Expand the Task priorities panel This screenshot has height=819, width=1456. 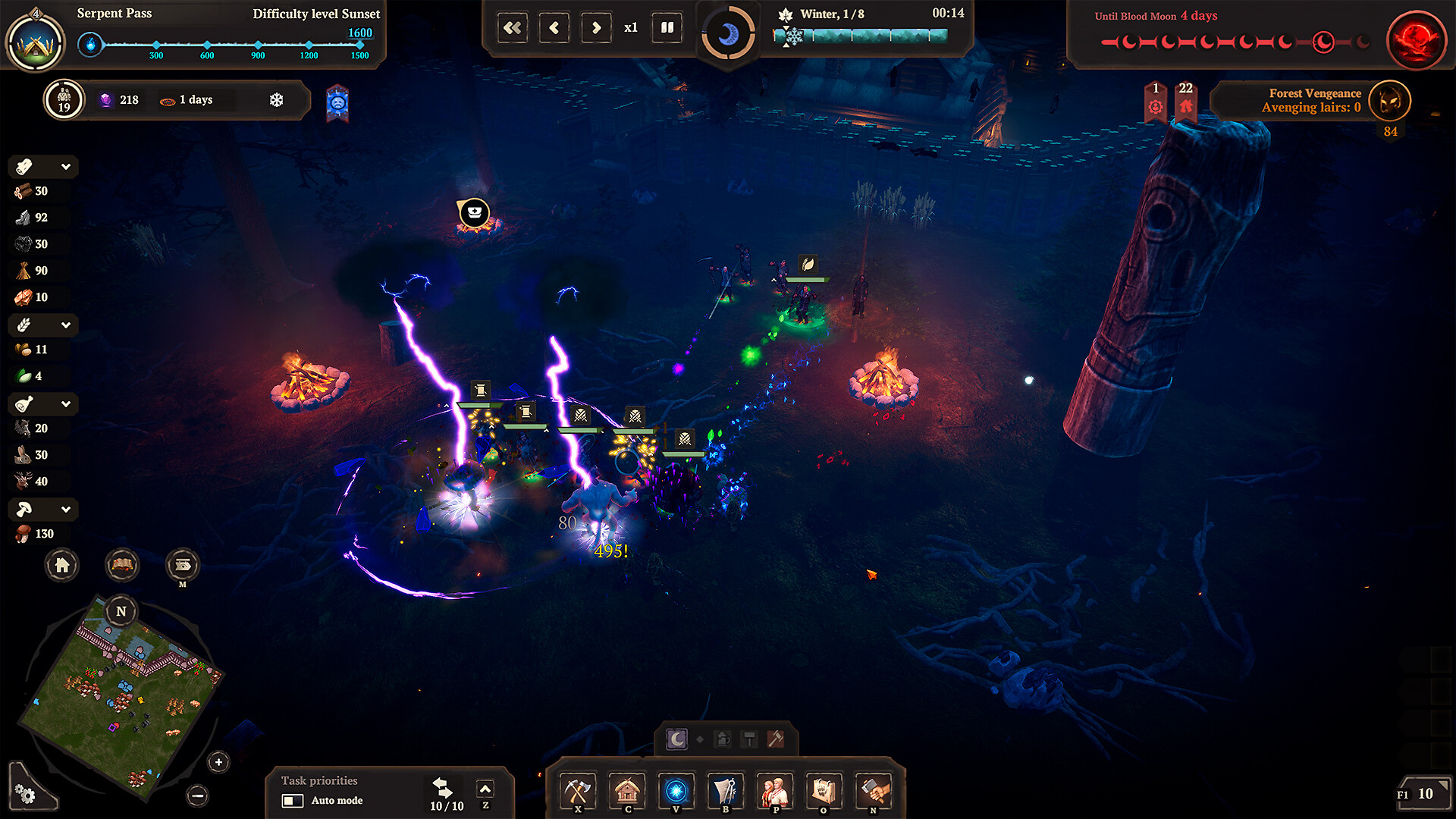coord(485,789)
